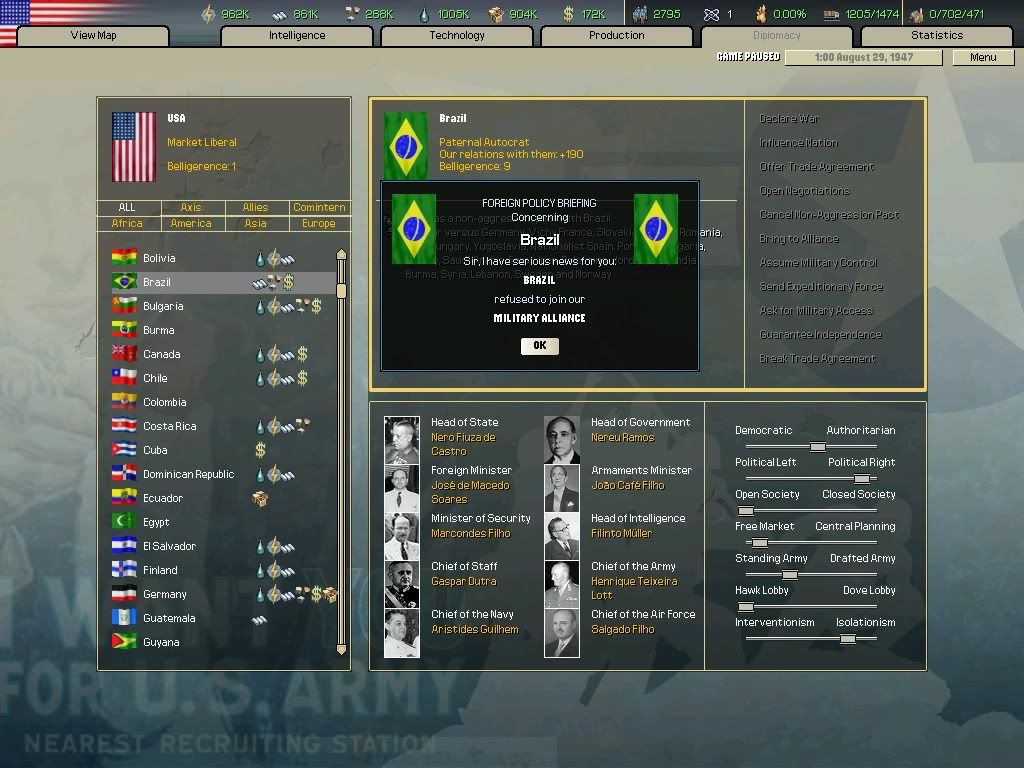Choose Cuba from the nation list

coord(155,450)
